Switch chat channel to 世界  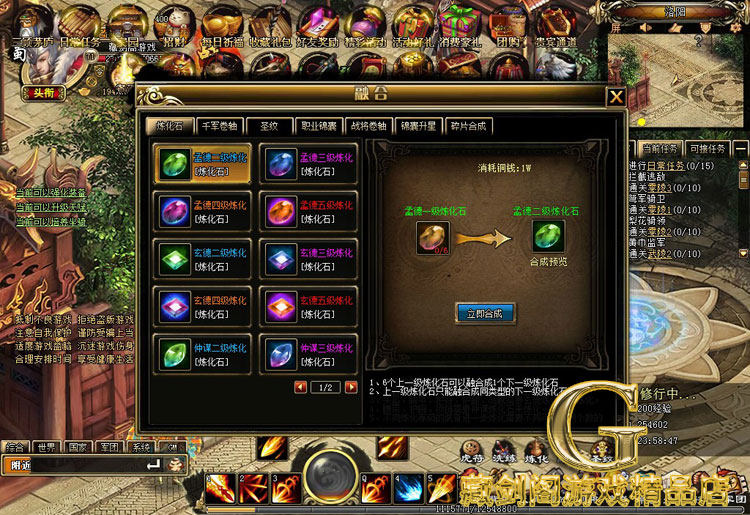point(46,447)
